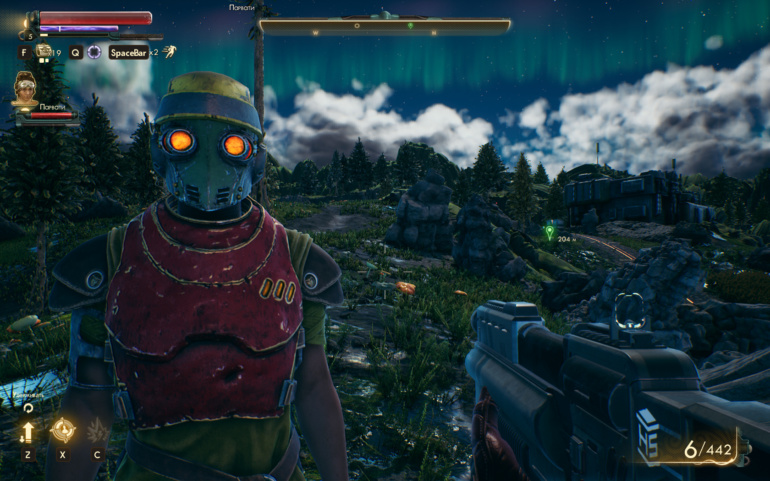Activate the purple Tactical Time Dilation icon
Screen dimensions: 770x481
94,52
